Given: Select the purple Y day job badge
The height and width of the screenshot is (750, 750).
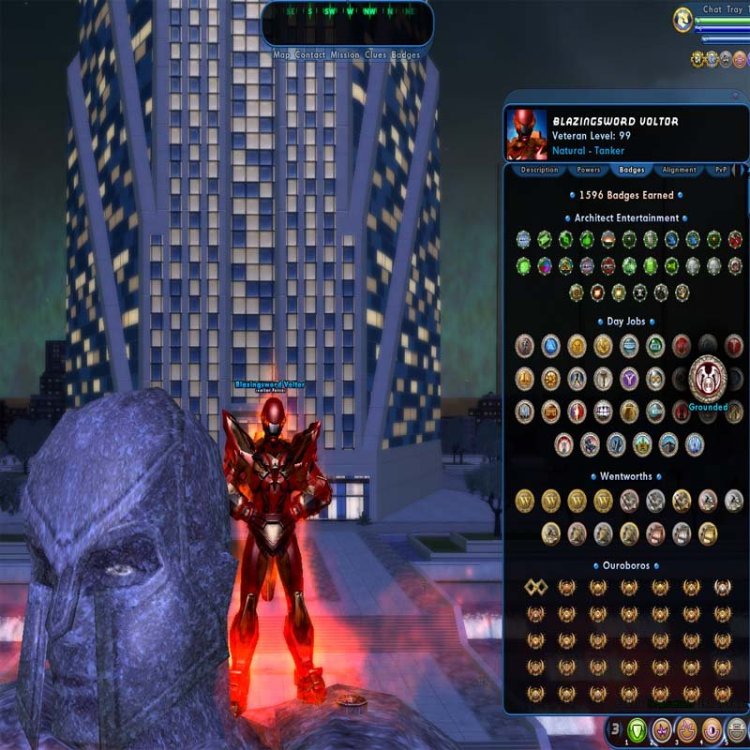Looking at the screenshot, I should (629, 379).
